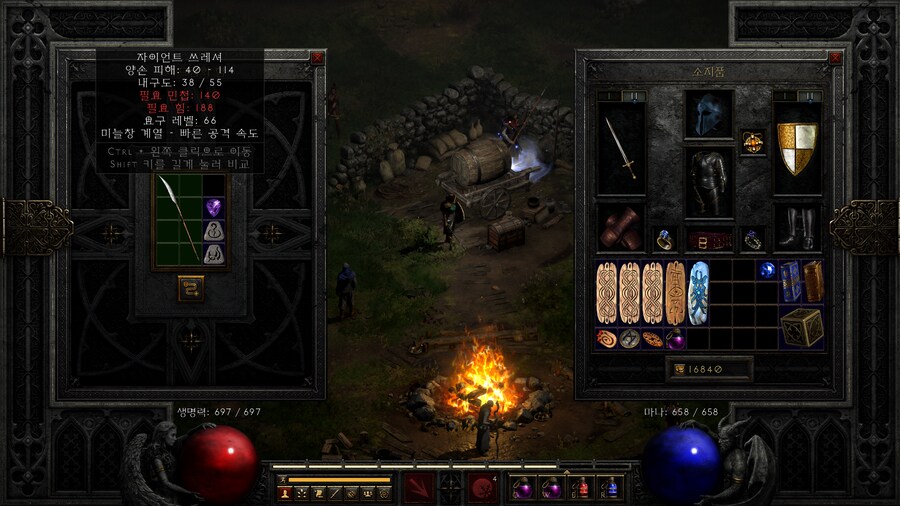Click the Horadric Cube transmute button
This screenshot has width=900, height=506.
tap(191, 288)
